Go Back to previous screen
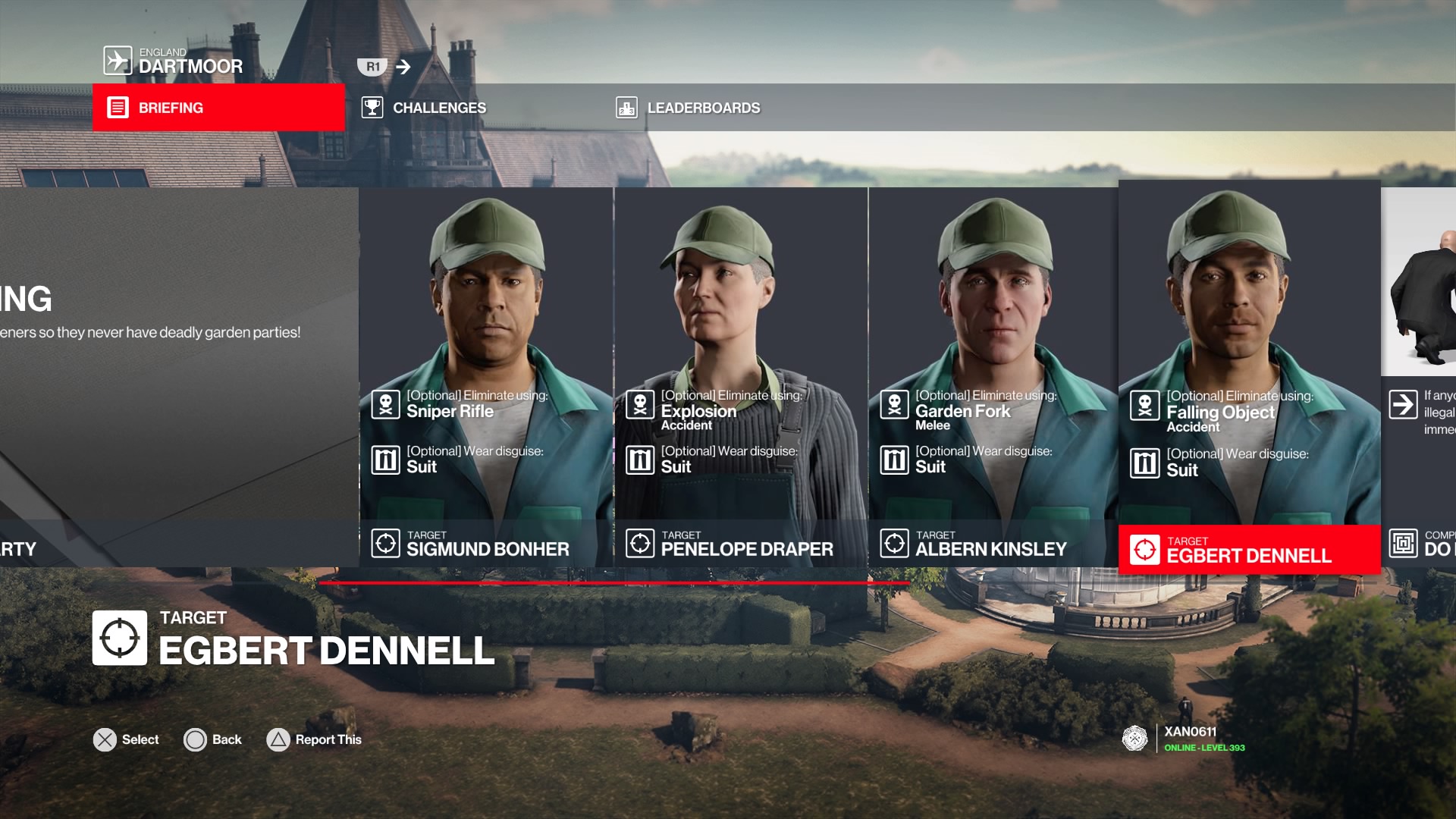 [x=213, y=739]
